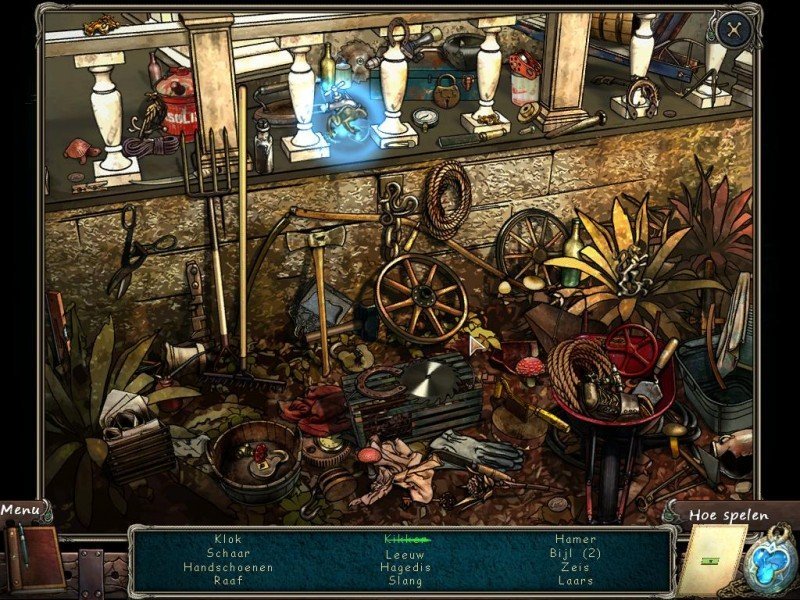The height and width of the screenshot is (600, 800).
Task: Open the Menu
Action: (x=21, y=510)
